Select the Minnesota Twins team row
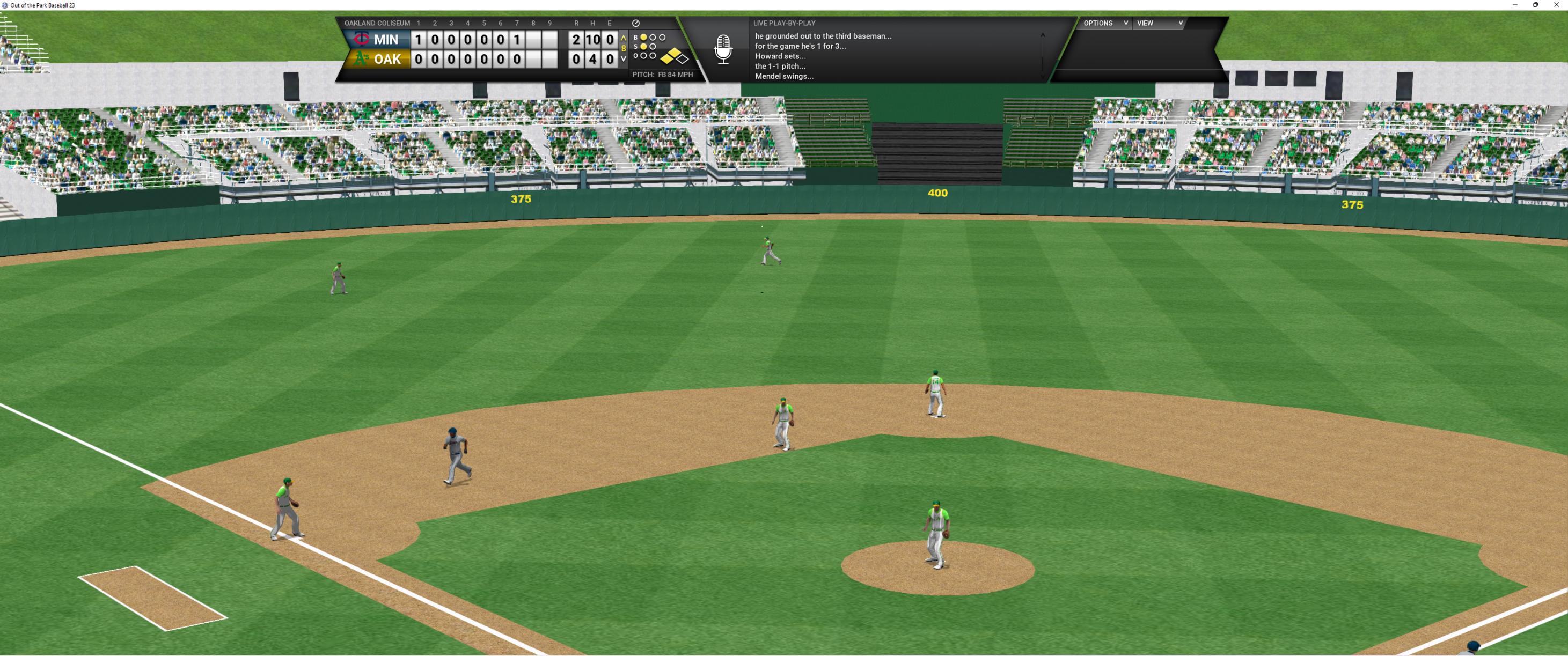Screen dimensions: 1568x656 pyautogui.click(x=378, y=40)
